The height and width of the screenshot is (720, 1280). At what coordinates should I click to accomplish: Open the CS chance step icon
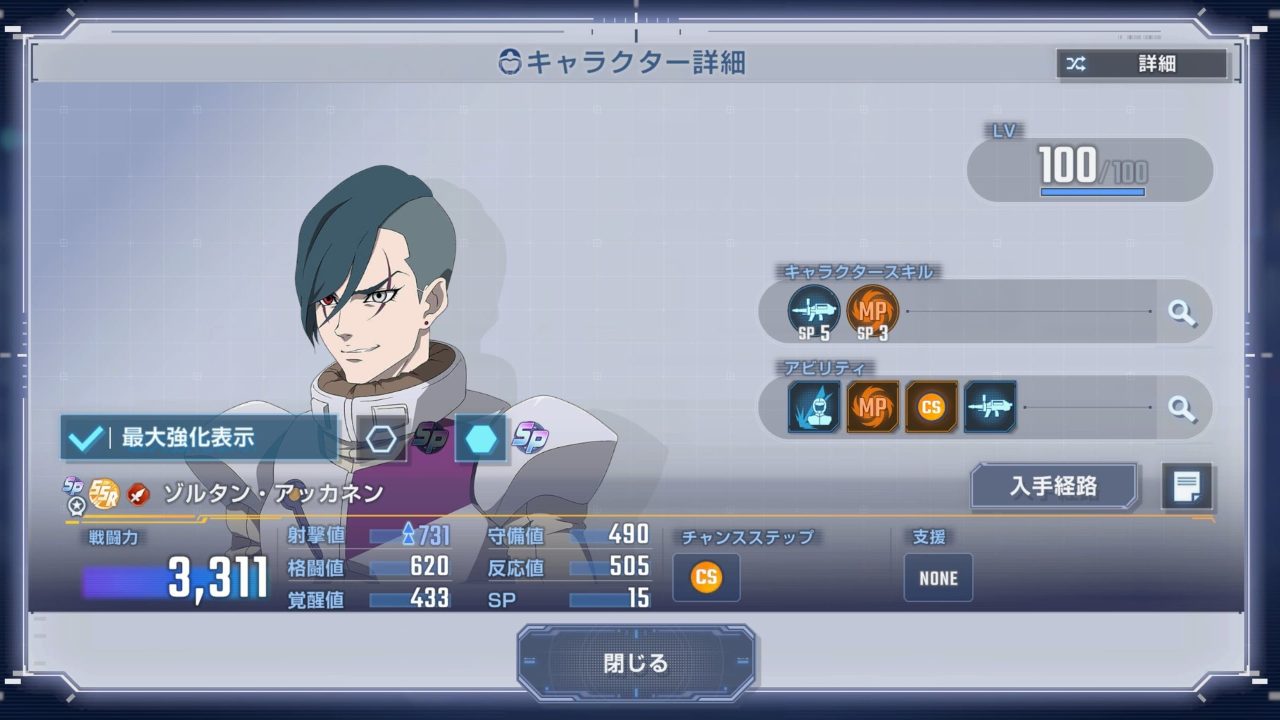click(x=706, y=578)
